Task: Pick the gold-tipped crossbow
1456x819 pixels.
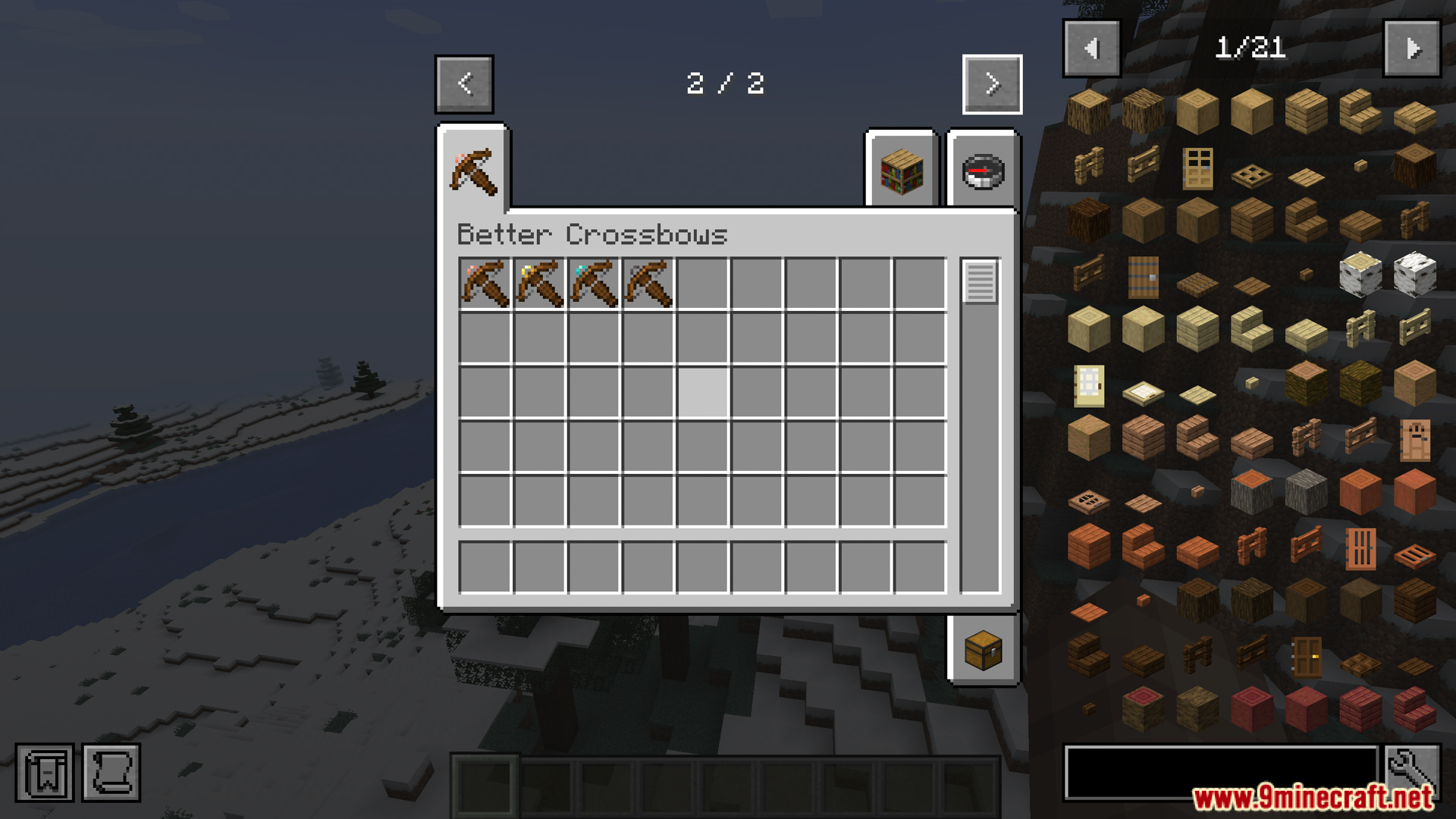Action: tap(540, 284)
